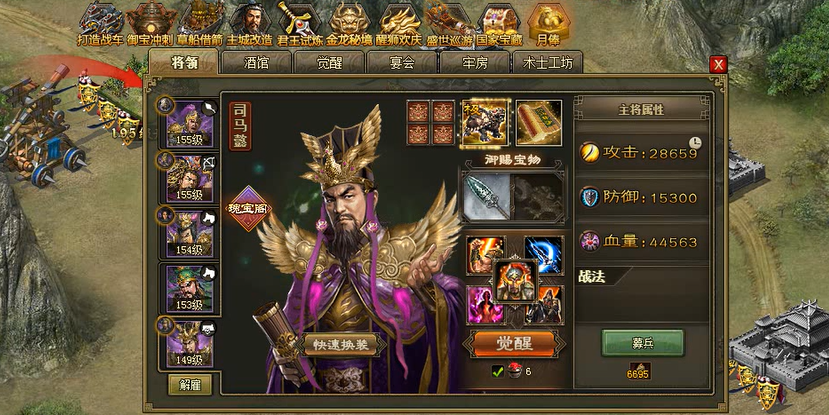Click the green 募兵 recruit button
Viewport: 829px width, 415px height.
[642, 342]
